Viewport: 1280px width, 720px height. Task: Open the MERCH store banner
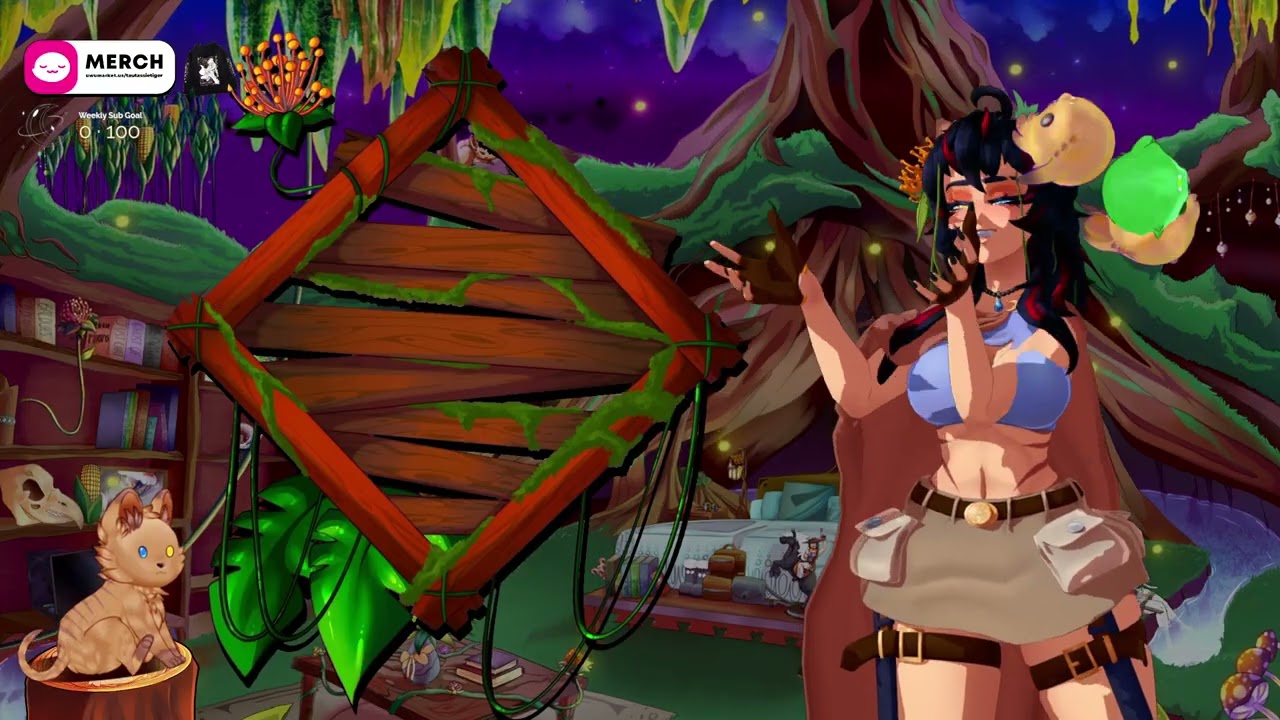[99, 67]
